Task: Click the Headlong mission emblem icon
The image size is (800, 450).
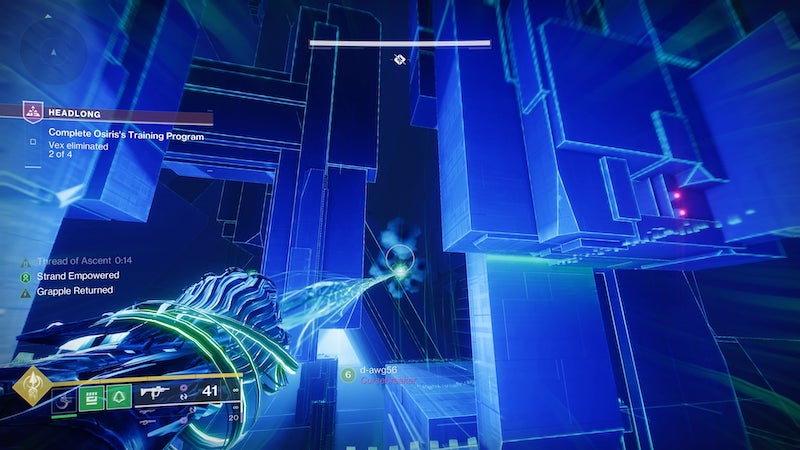Action: coord(33,115)
